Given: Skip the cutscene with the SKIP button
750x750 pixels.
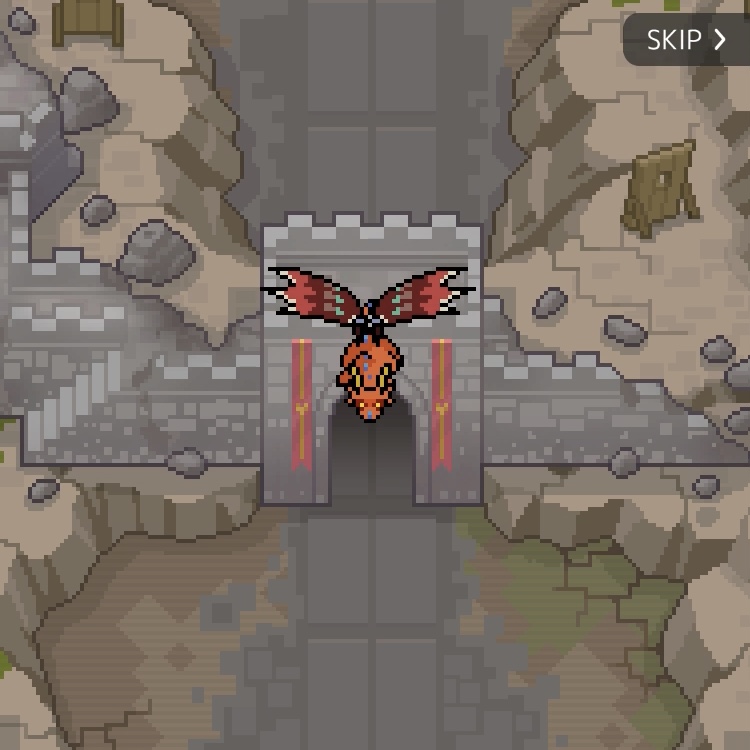Looking at the screenshot, I should [x=686, y=40].
